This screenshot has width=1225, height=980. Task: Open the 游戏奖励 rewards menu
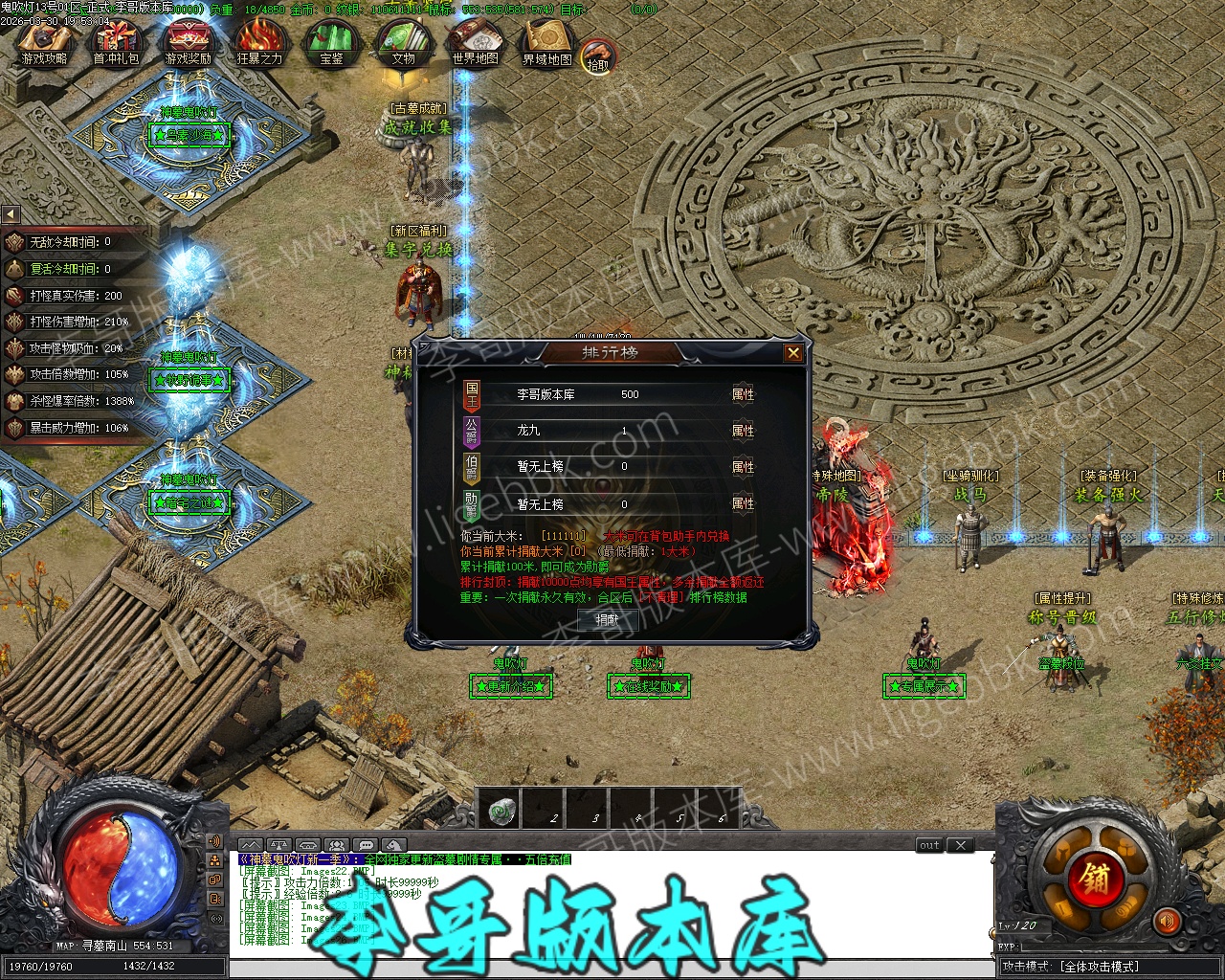(188, 42)
